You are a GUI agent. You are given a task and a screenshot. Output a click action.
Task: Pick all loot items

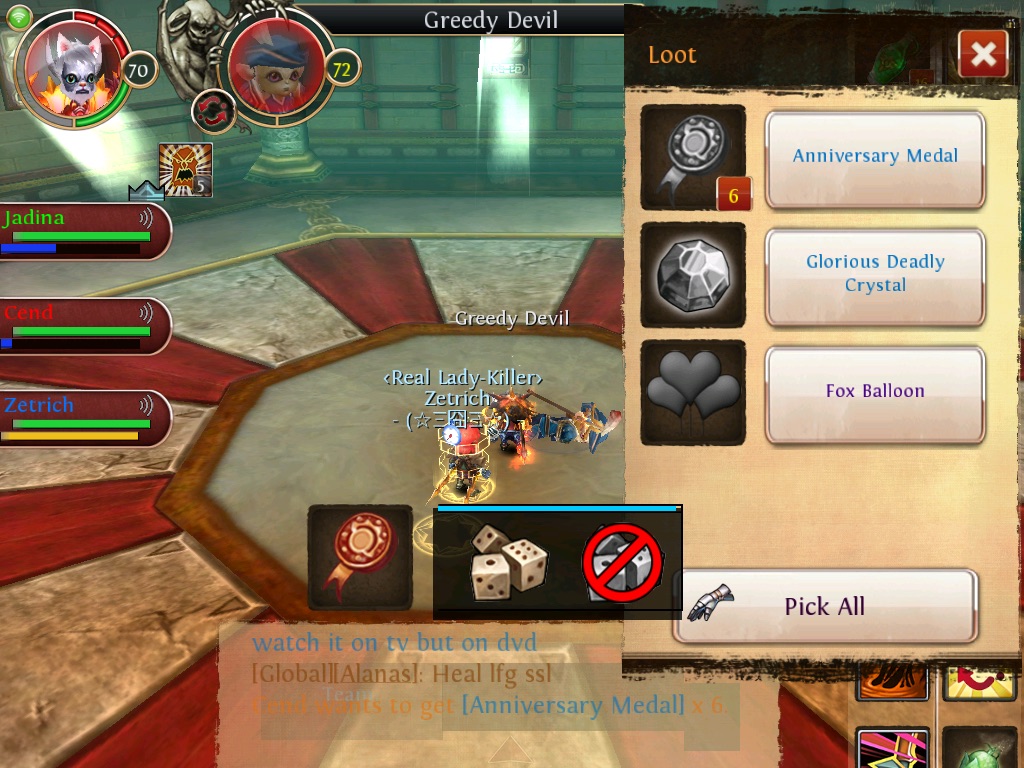coord(824,606)
